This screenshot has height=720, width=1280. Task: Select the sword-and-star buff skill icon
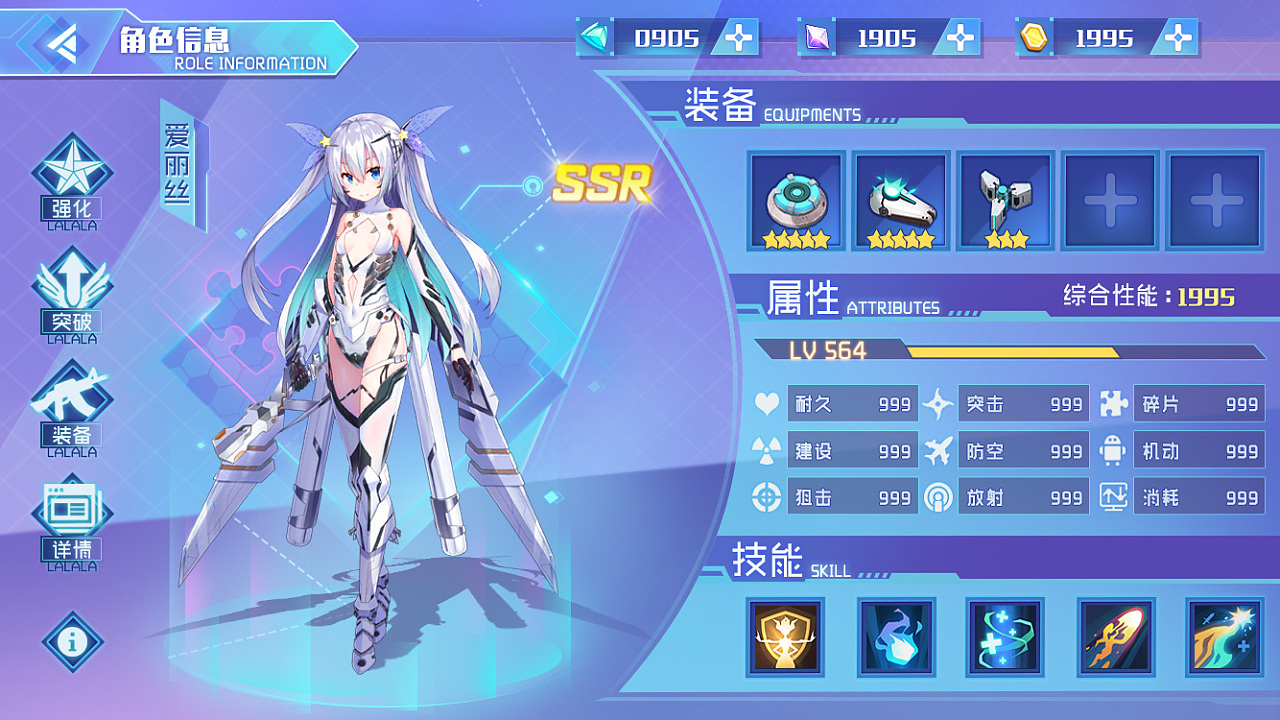click(1225, 637)
